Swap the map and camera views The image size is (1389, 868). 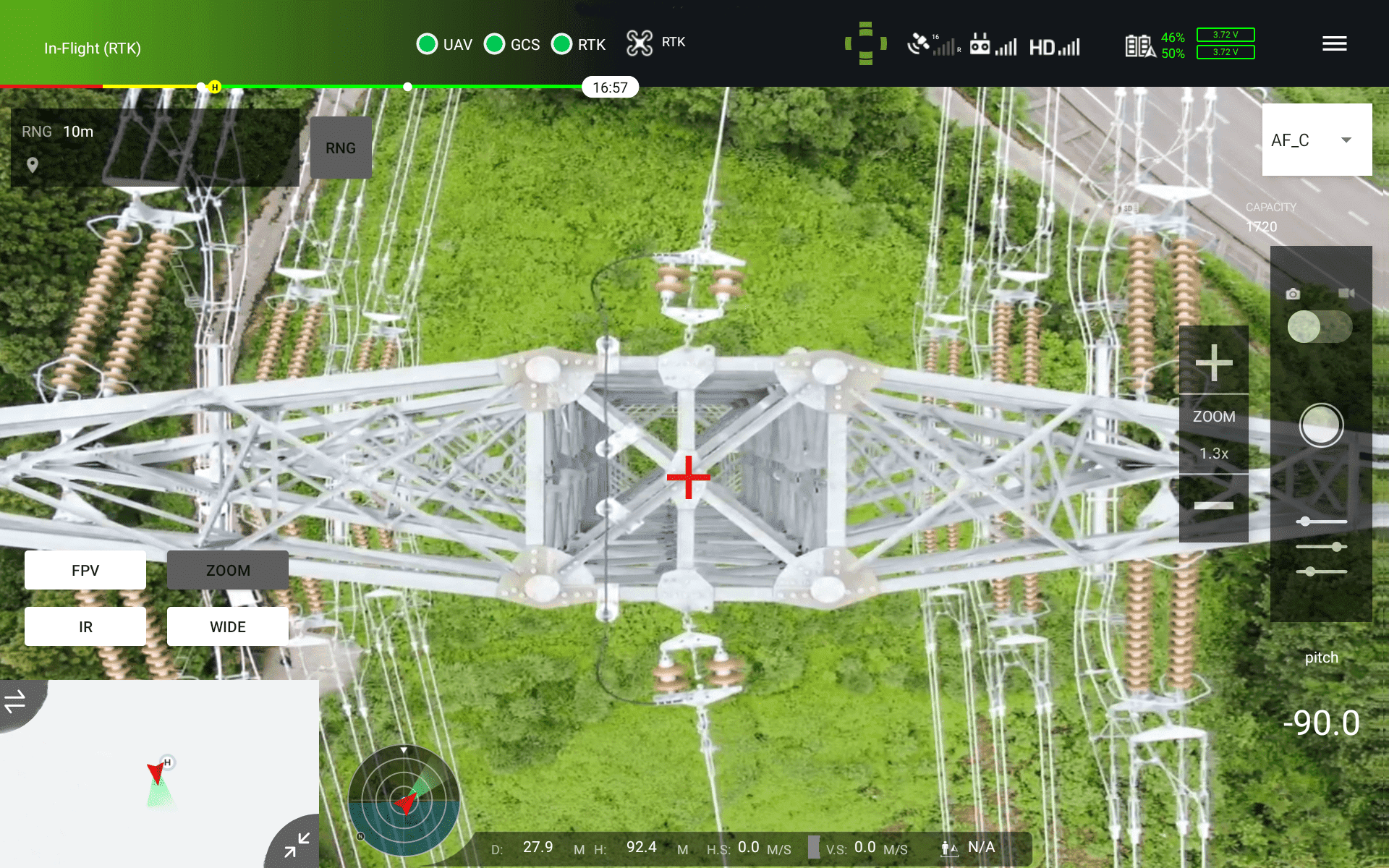(16, 700)
